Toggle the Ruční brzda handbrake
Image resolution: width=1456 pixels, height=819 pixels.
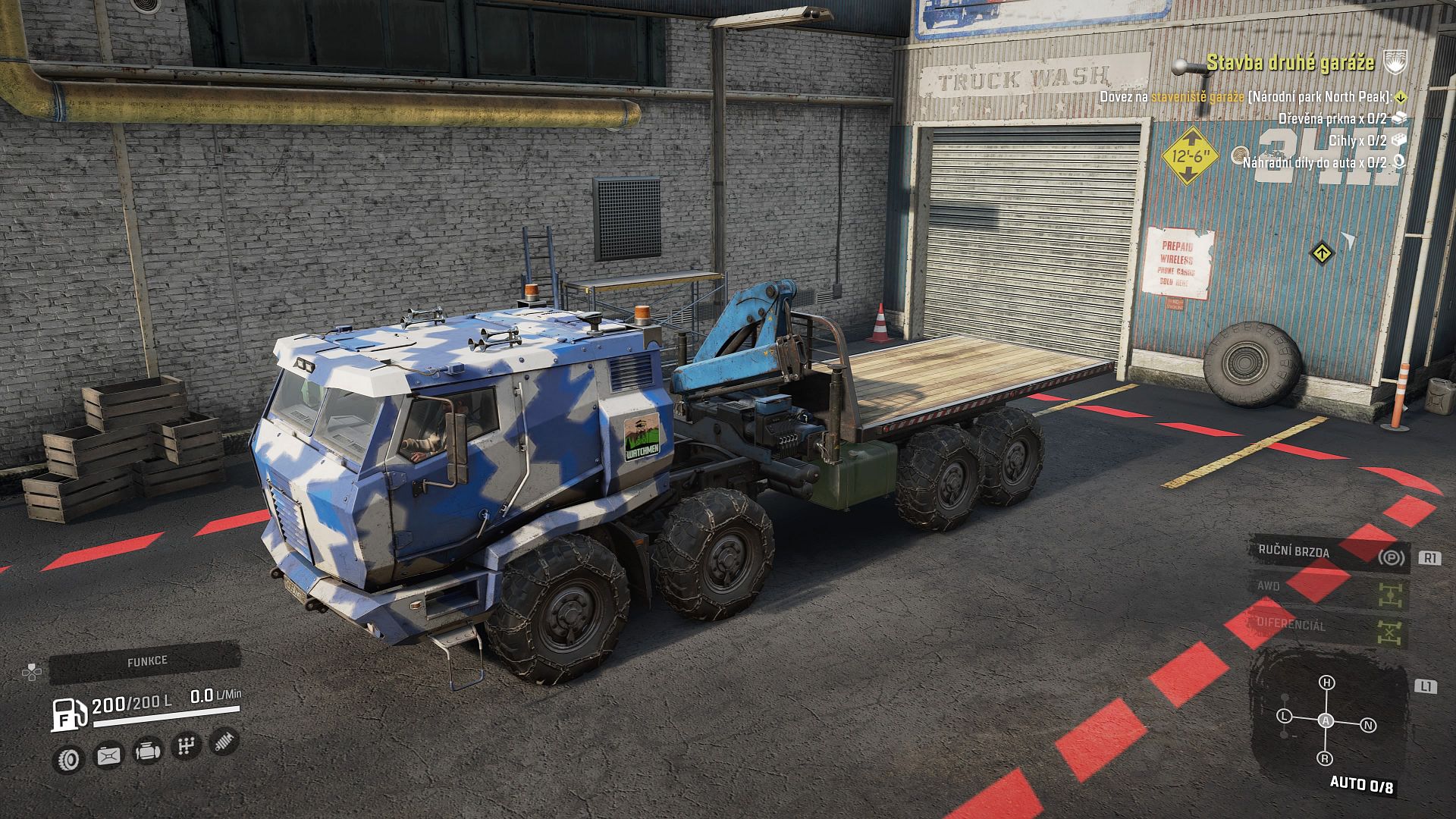1329,553
